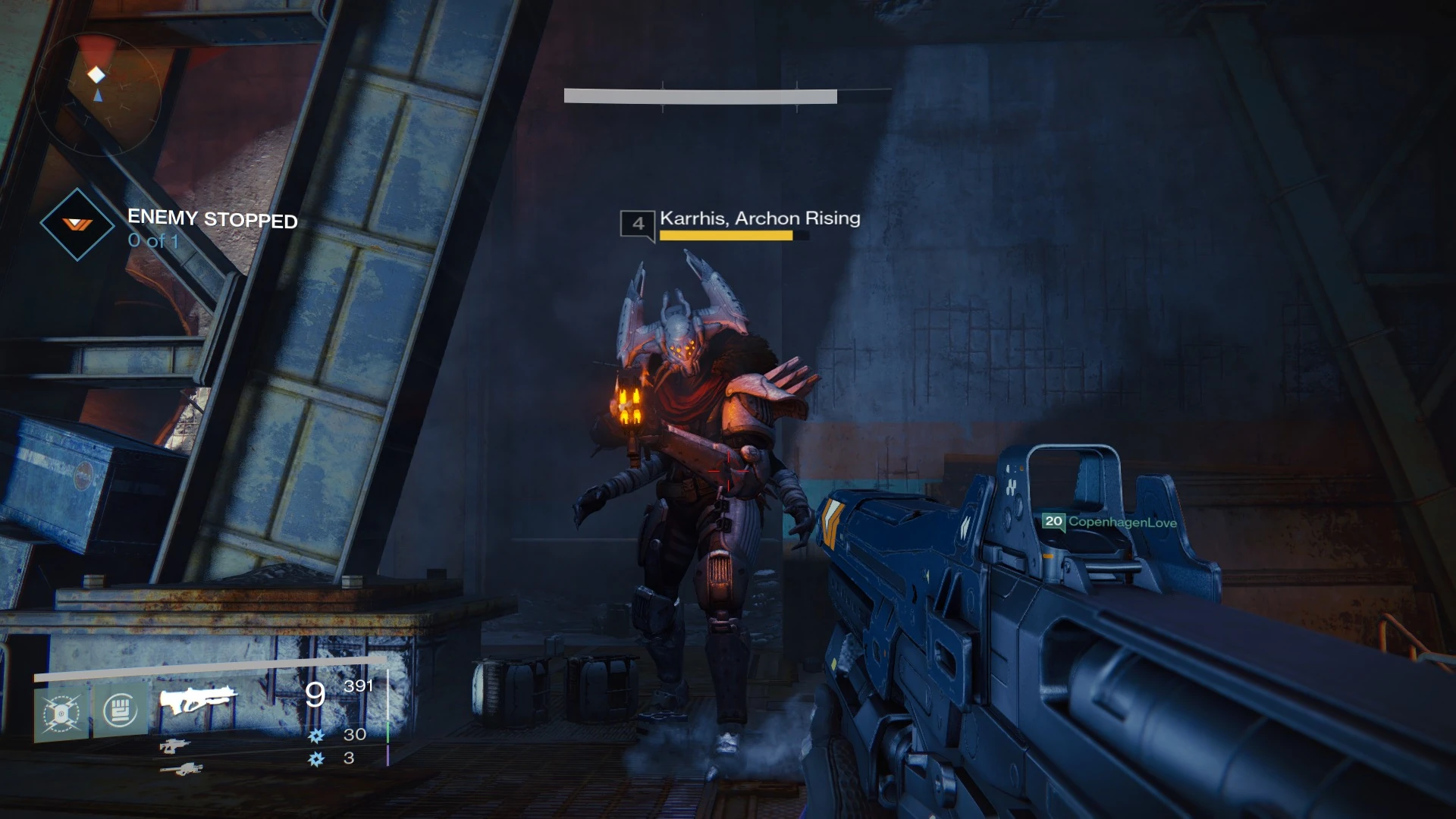Expand the level 20 player indicator
The height and width of the screenshot is (819, 1456).
tap(1053, 522)
